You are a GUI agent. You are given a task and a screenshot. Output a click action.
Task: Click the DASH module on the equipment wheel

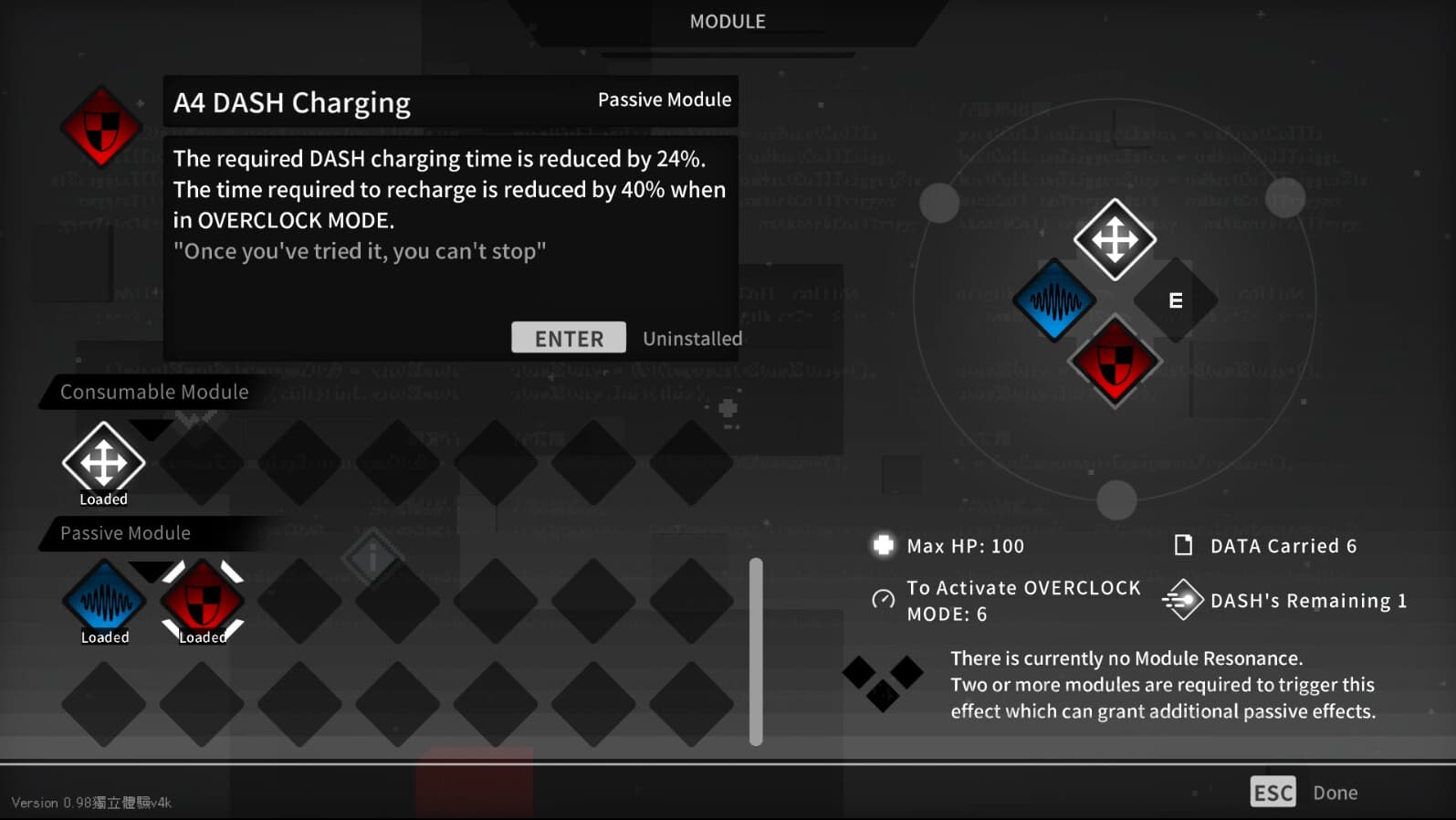pos(1115,239)
